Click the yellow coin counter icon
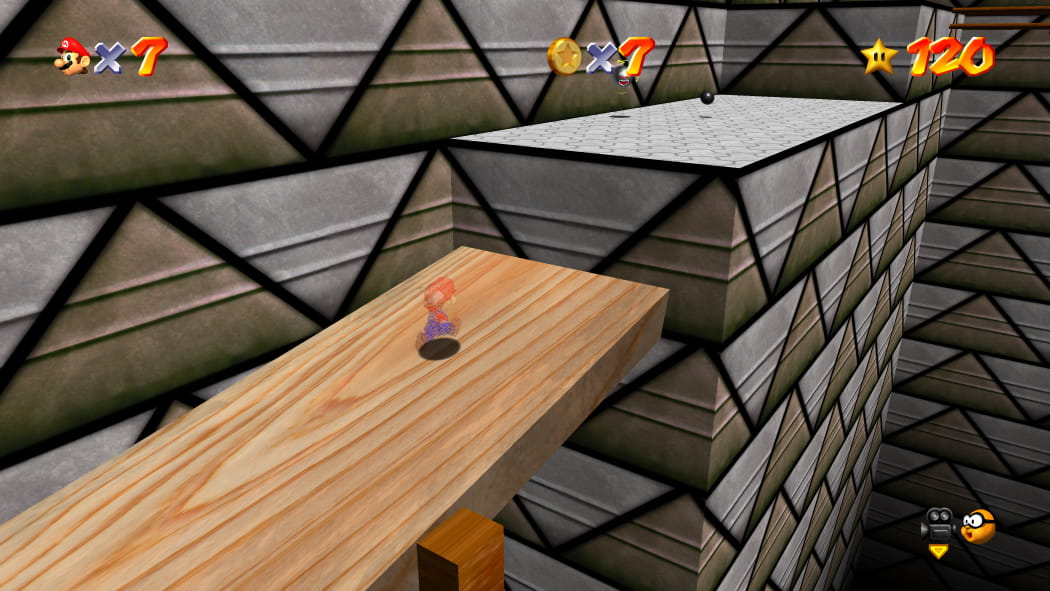The image size is (1050, 591). [564, 56]
